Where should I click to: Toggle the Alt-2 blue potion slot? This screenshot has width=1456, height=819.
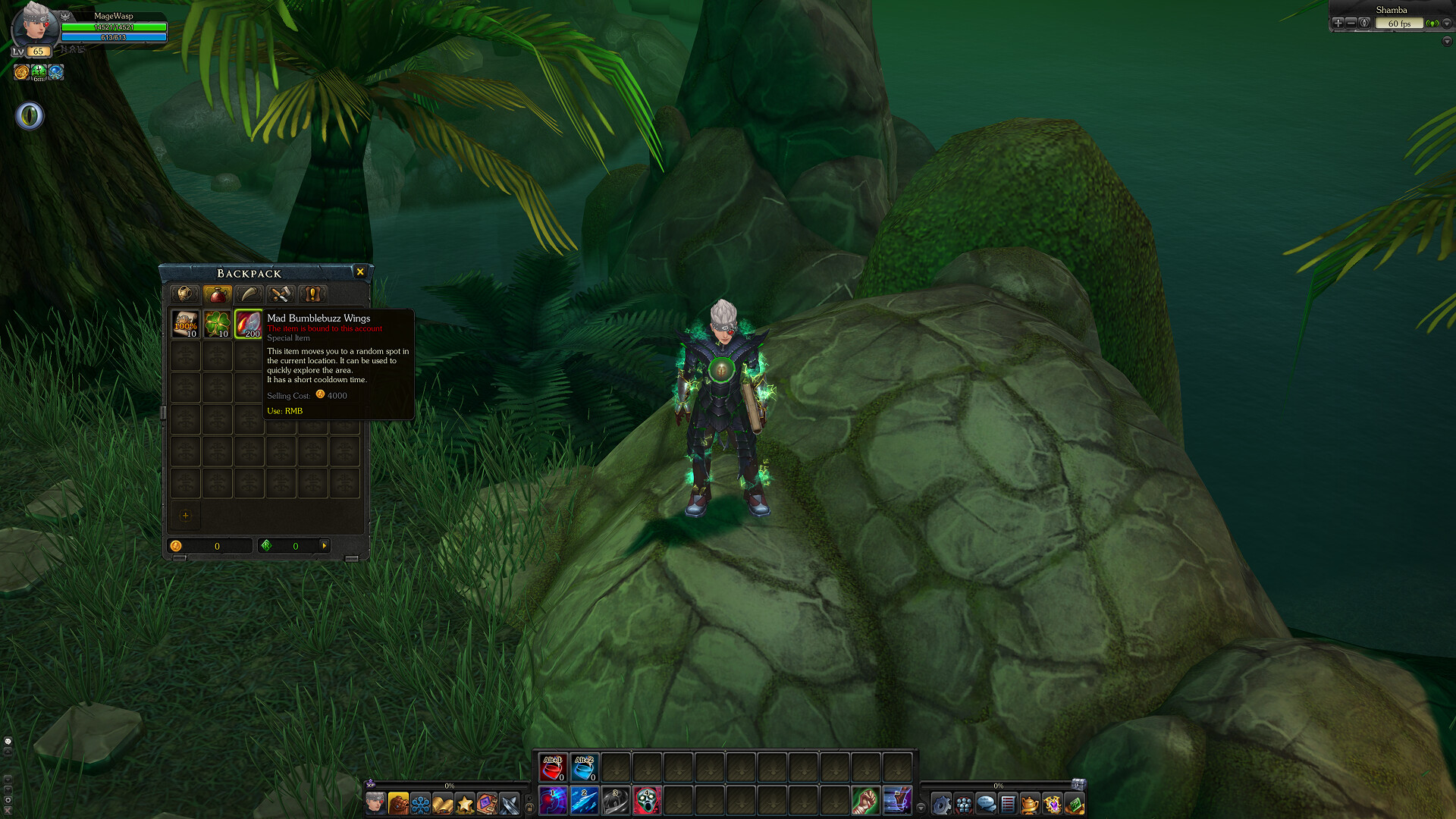coord(585,767)
